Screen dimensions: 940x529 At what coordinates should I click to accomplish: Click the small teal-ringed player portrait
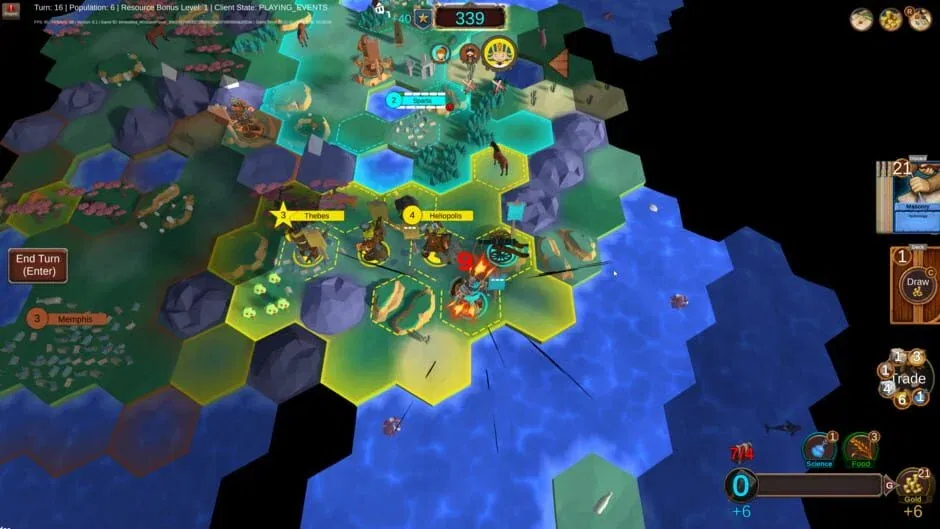coord(440,53)
